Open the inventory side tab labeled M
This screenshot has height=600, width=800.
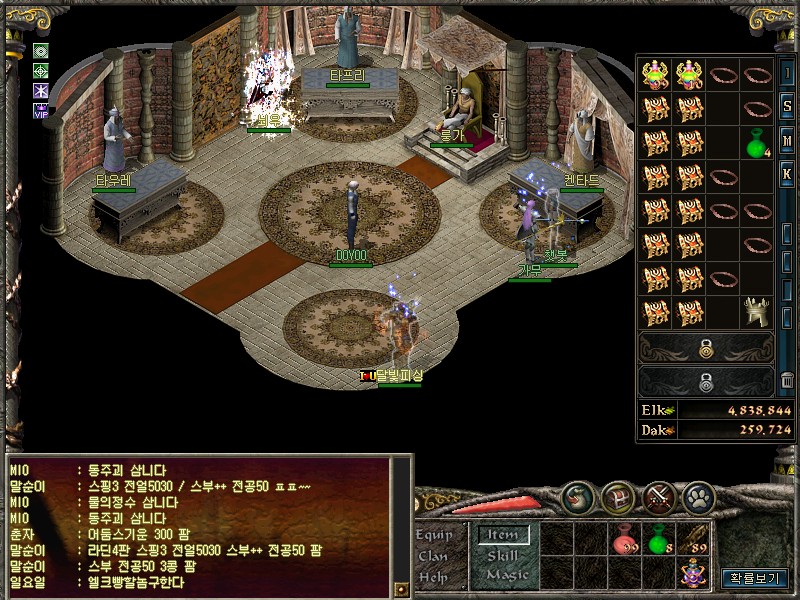tap(787, 138)
